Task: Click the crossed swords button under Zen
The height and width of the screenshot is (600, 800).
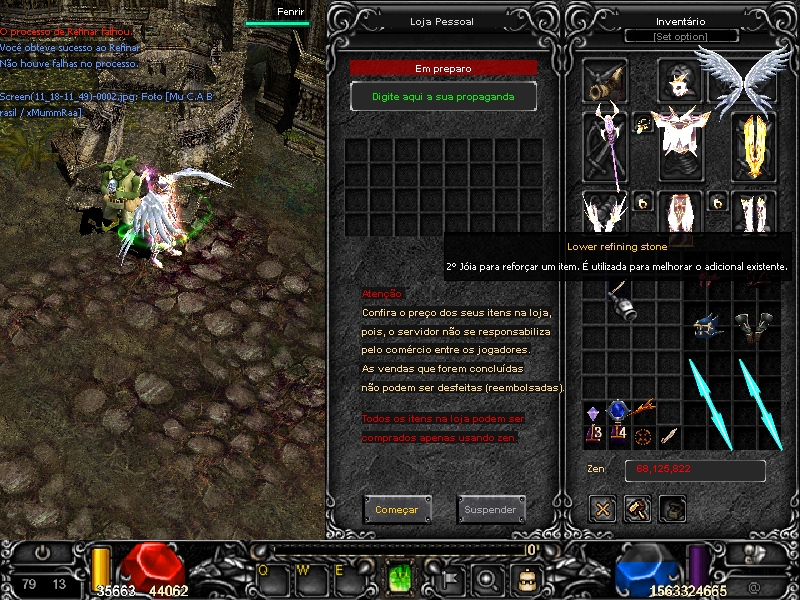Action: point(602,508)
